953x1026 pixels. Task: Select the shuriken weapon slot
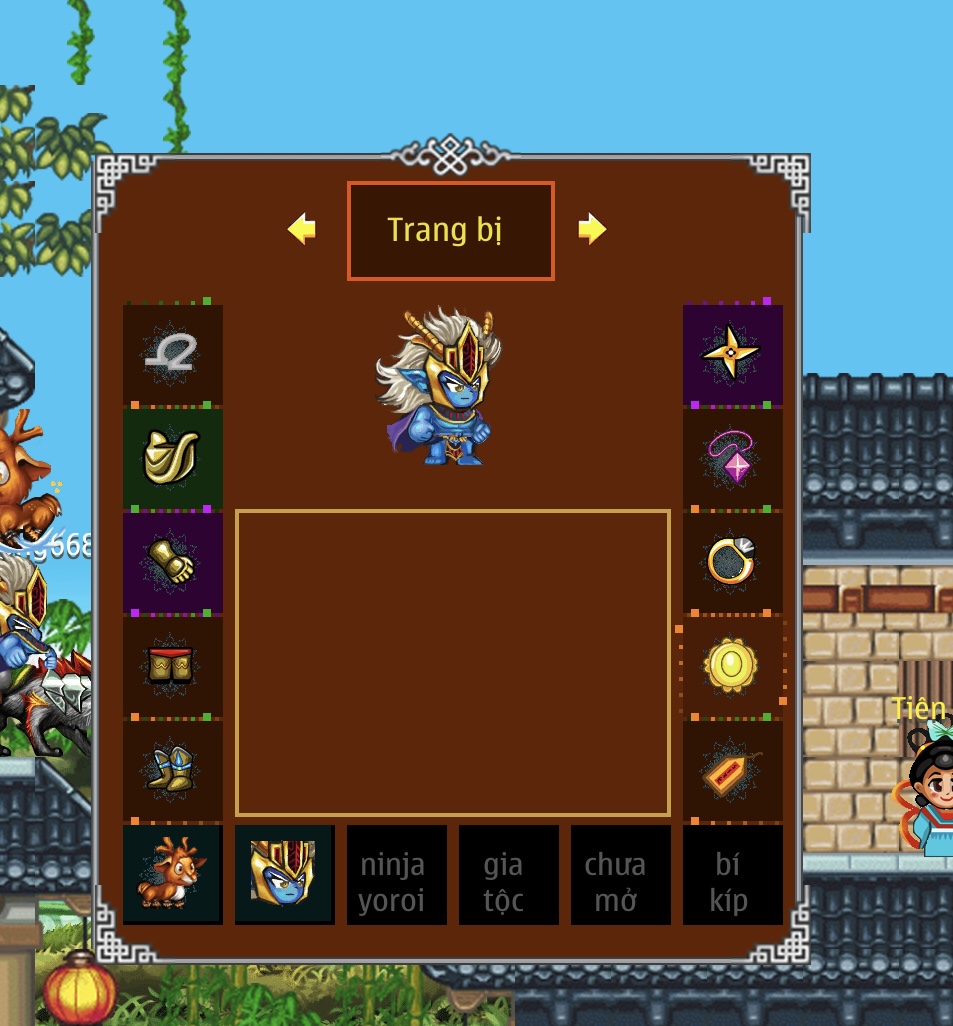click(732, 354)
